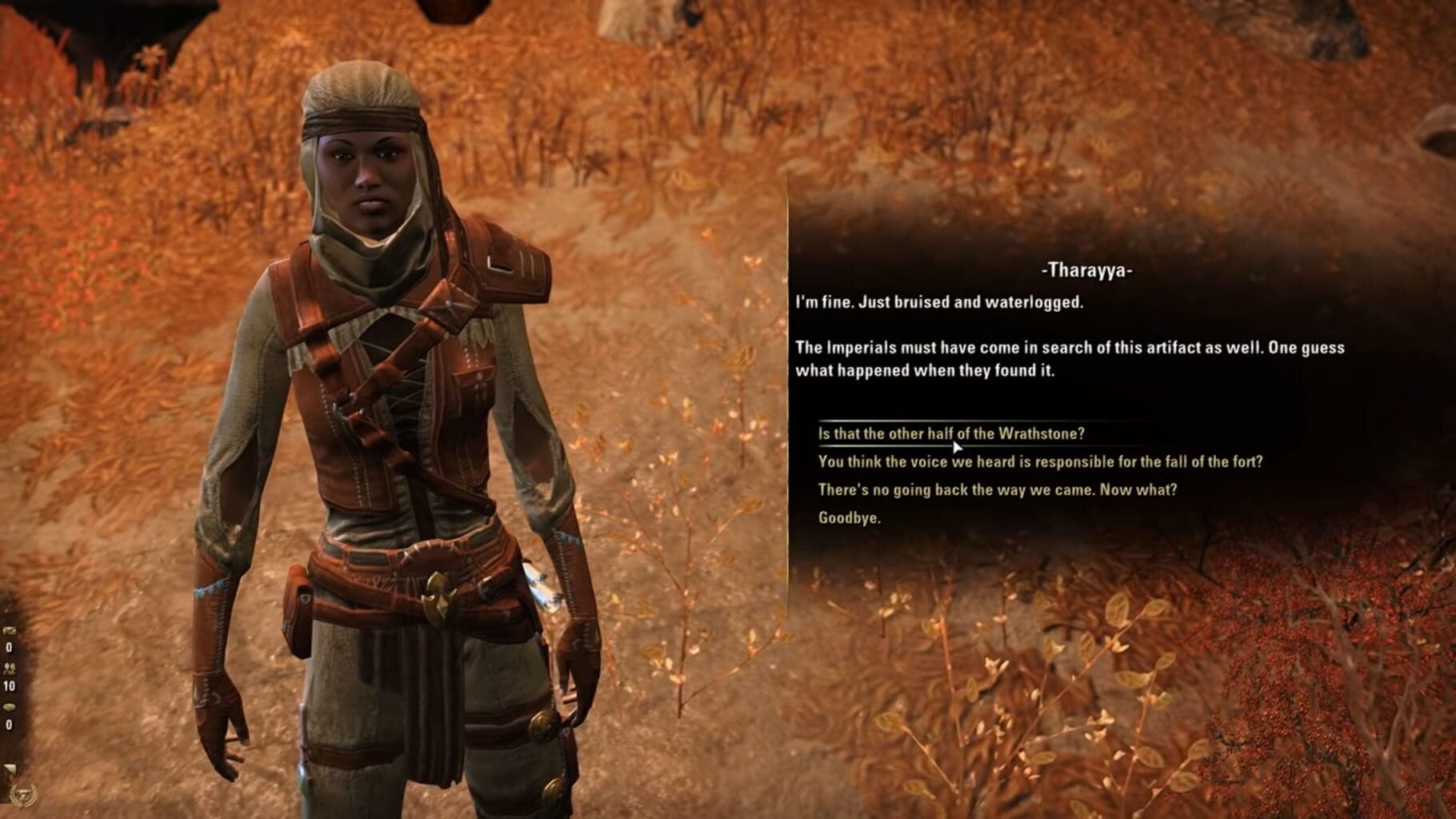Click the gem icon's zero value
Viewport: 1456px width, 819px height.
point(9,724)
